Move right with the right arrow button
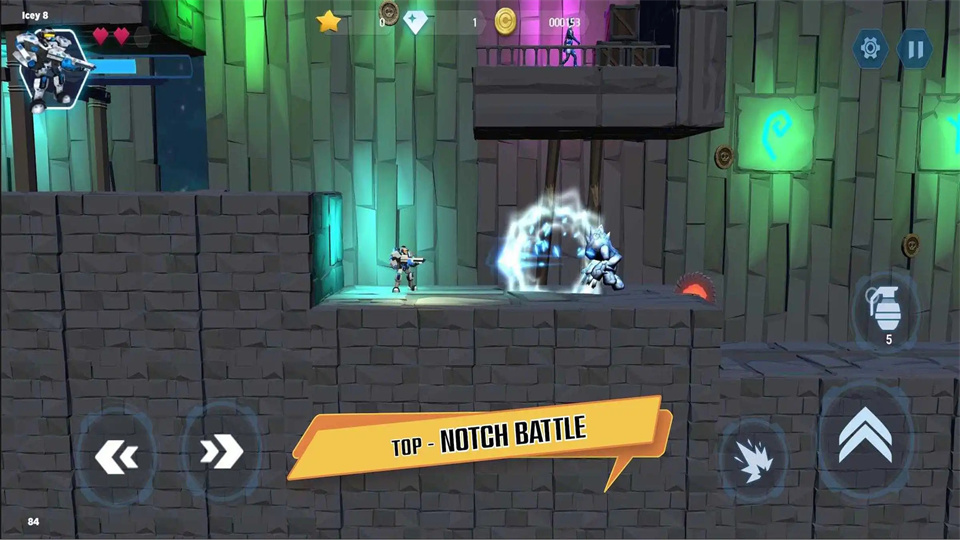 point(221,452)
